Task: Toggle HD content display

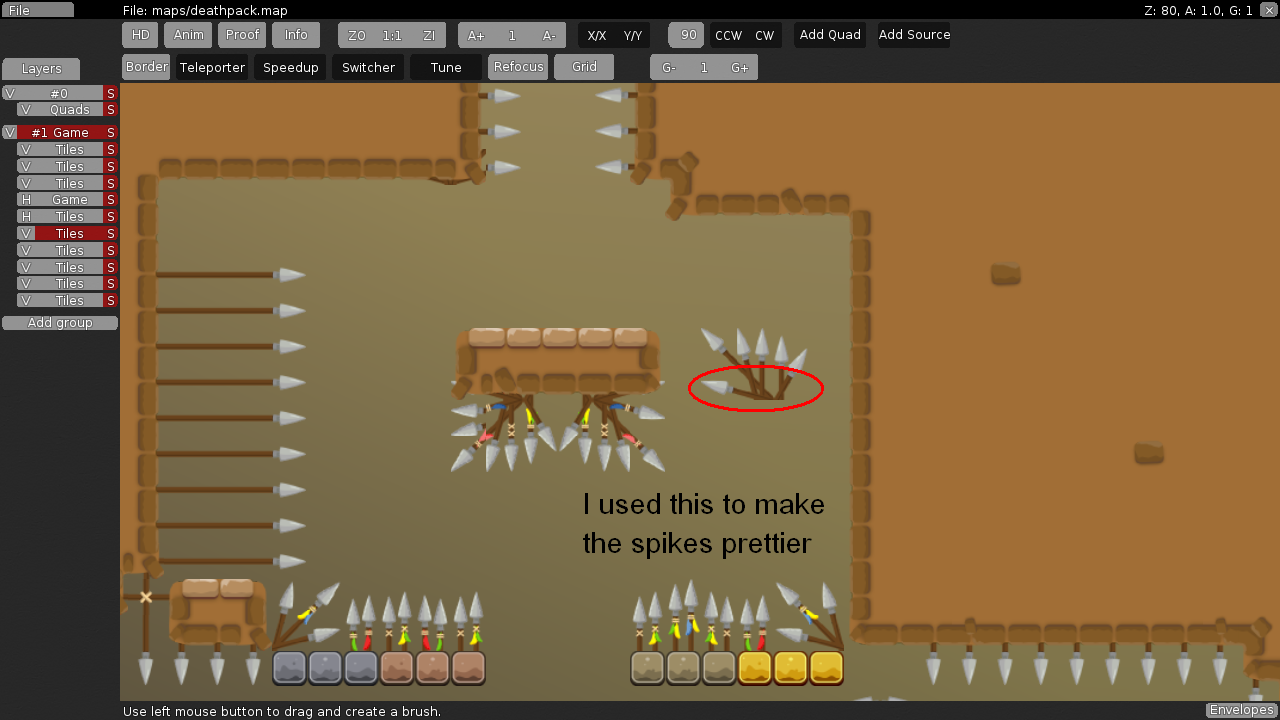Action: point(140,35)
